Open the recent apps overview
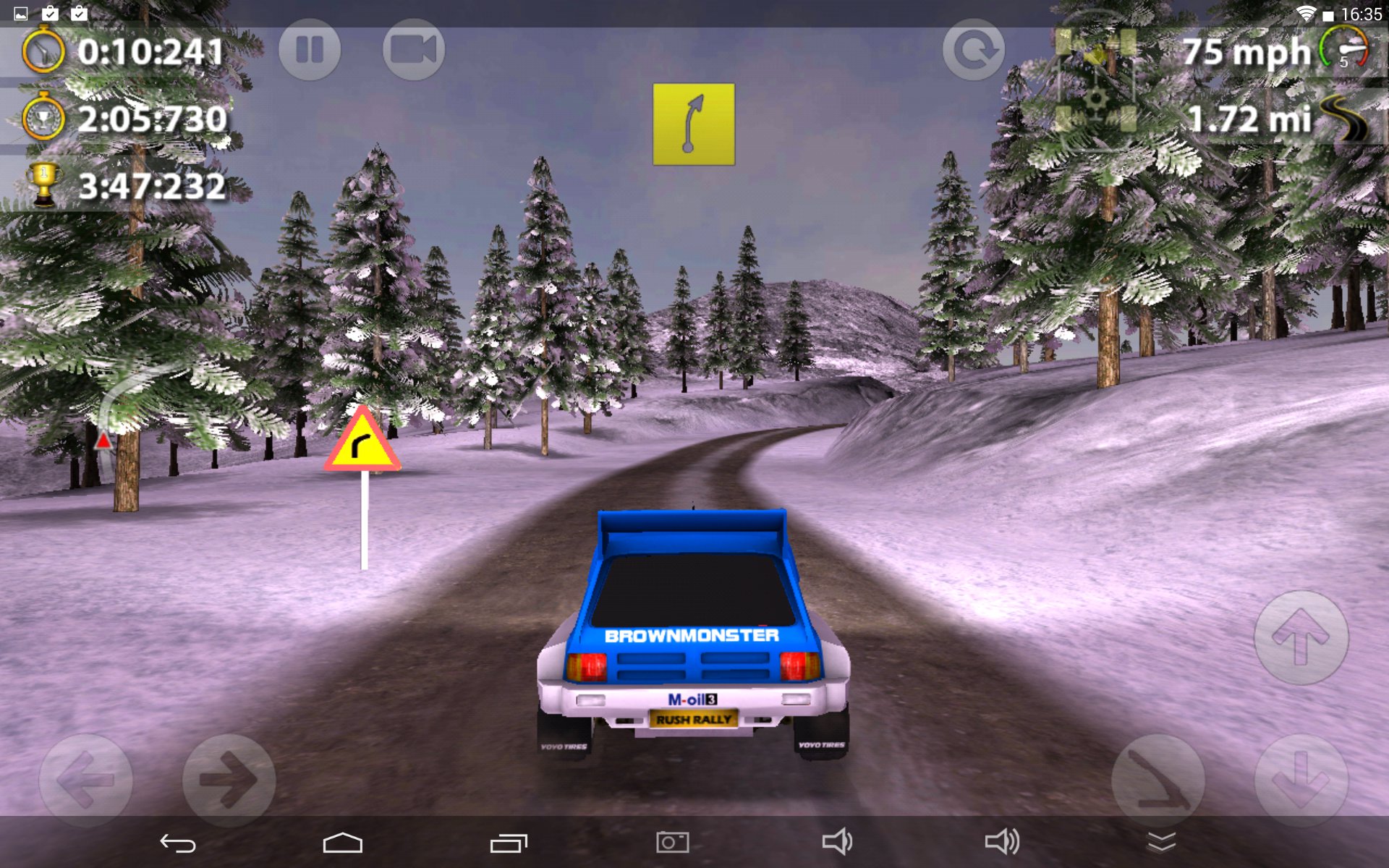The width and height of the screenshot is (1389, 868). 509,843
